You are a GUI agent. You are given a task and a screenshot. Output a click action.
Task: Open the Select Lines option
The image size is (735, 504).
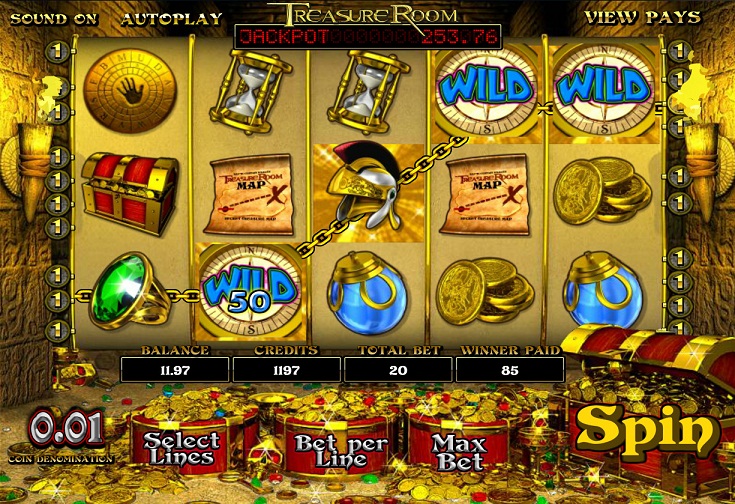click(182, 448)
